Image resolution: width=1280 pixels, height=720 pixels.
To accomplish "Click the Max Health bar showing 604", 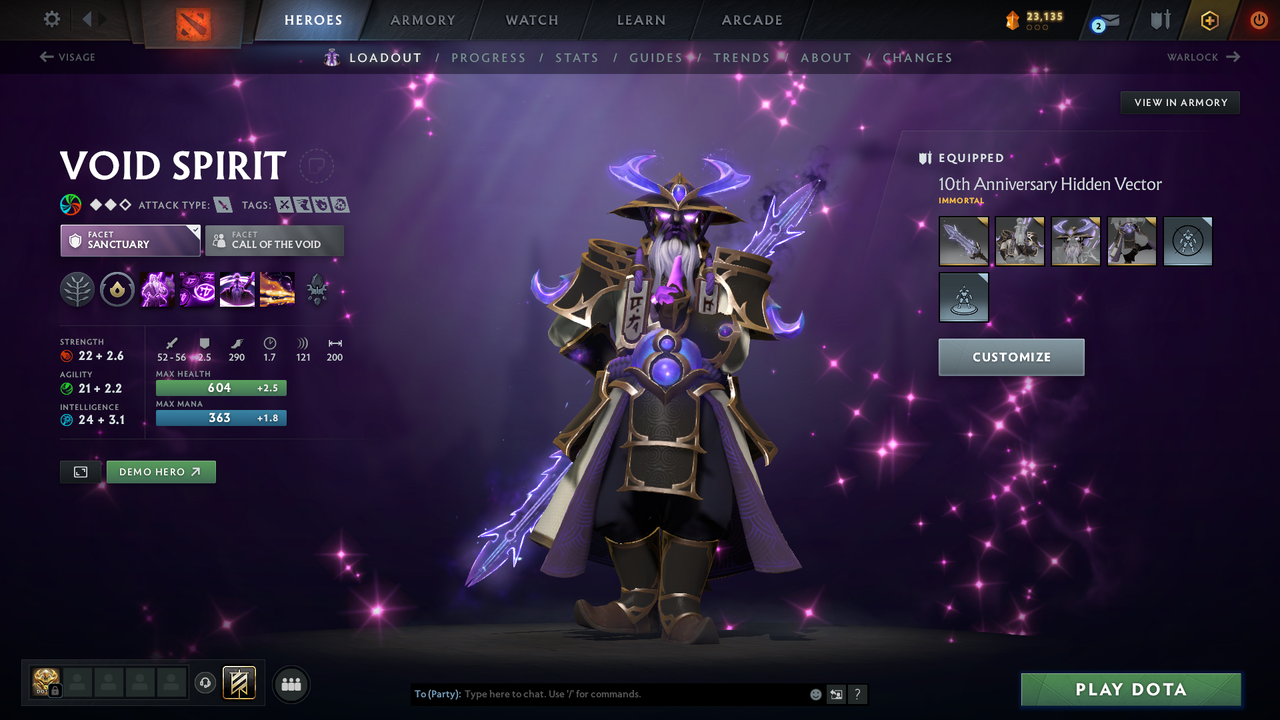I will click(x=220, y=387).
